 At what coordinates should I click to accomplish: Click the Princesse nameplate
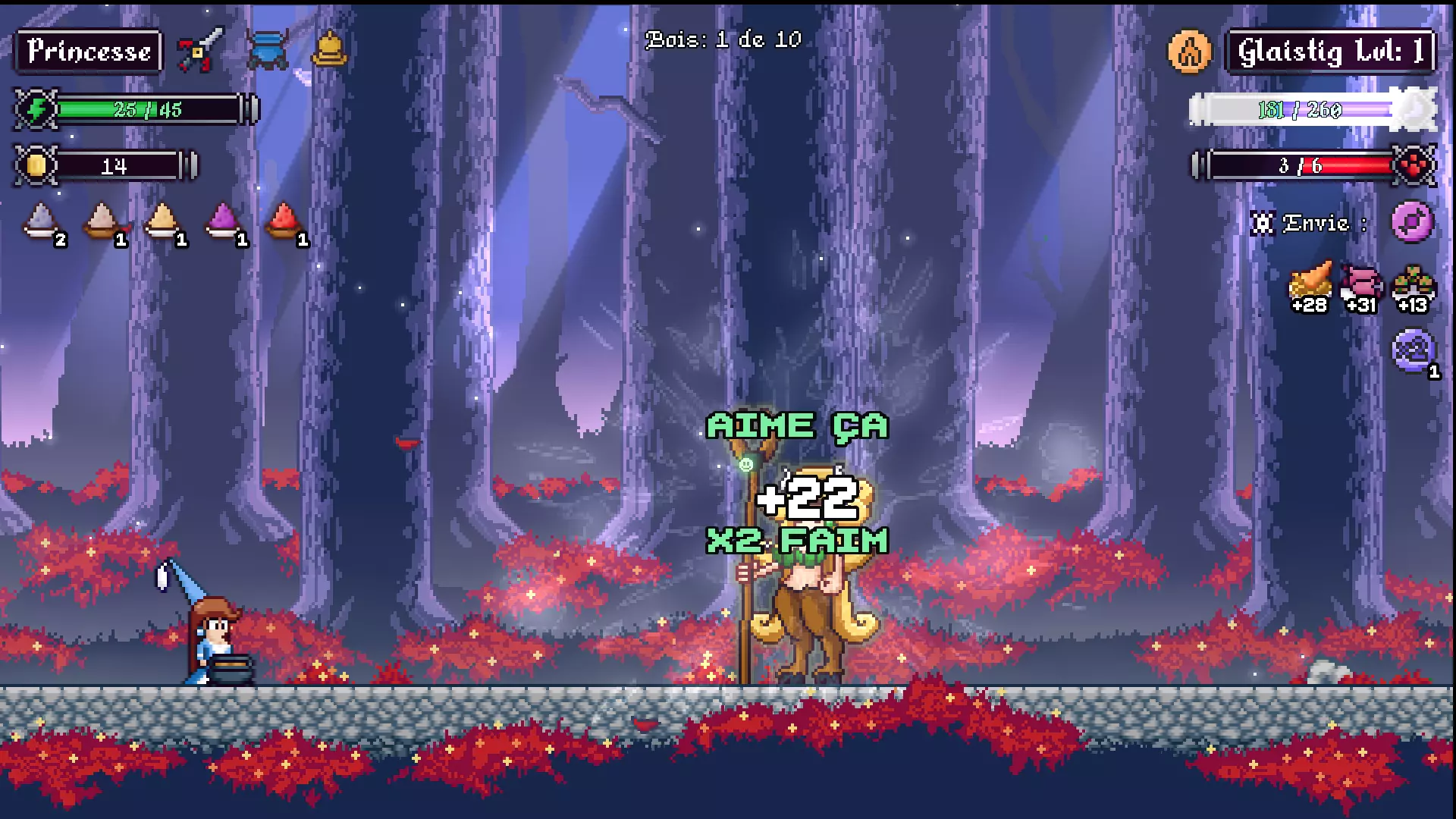click(x=87, y=49)
